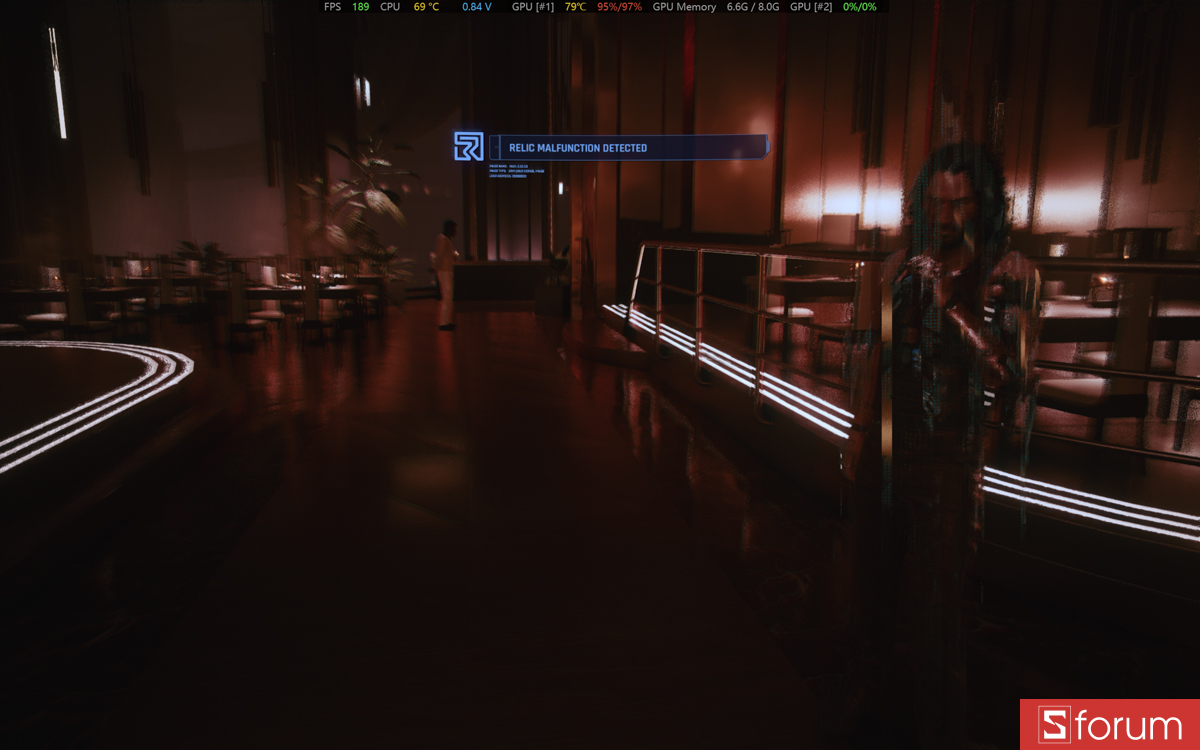The width and height of the screenshot is (1200, 750).
Task: Click the Relic Malfunction Detected notification
Action: pos(628,148)
